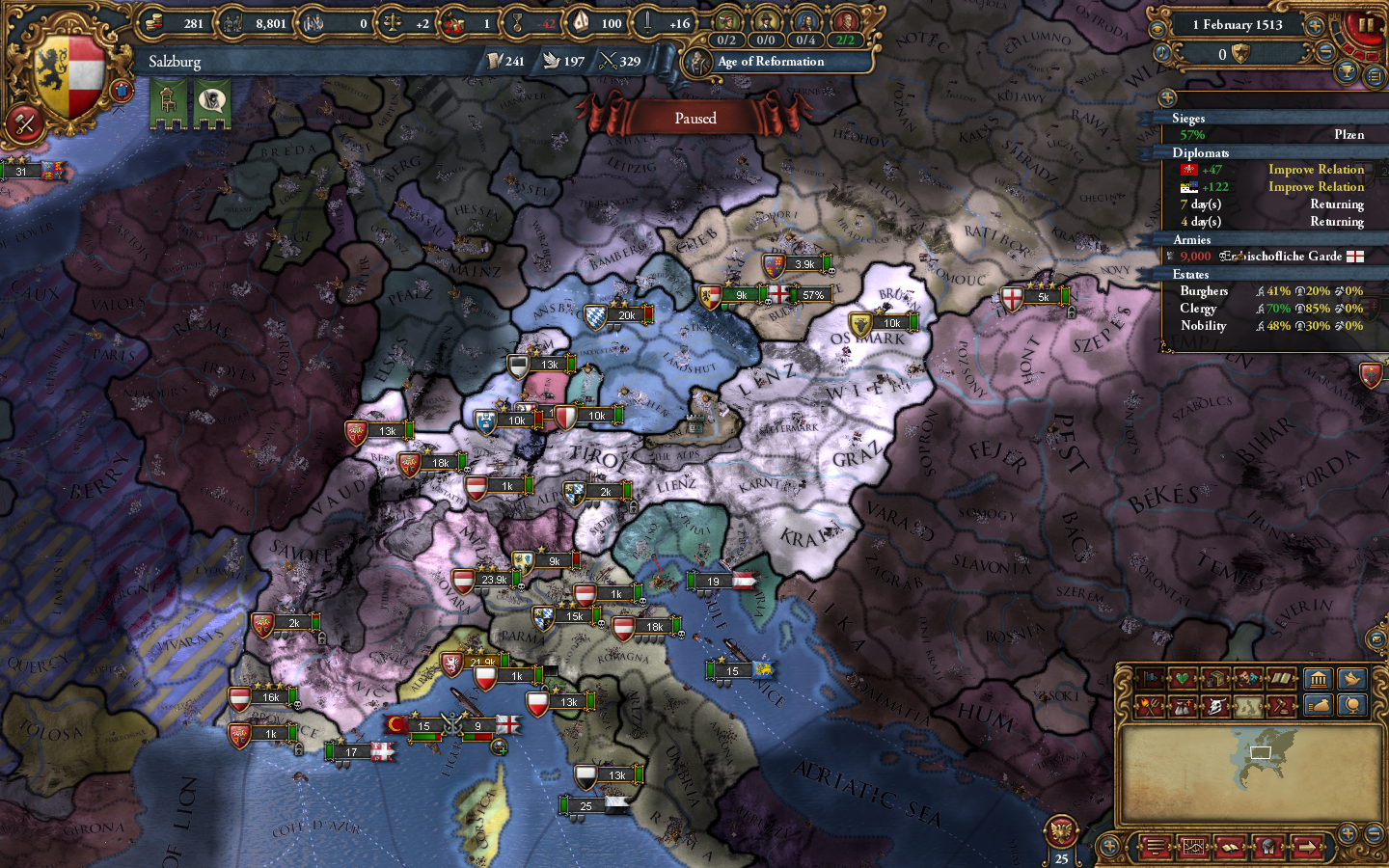Switch to religious mapmode (book icon)
Viewport: 1389px width, 868px height.
pyautogui.click(x=1280, y=678)
